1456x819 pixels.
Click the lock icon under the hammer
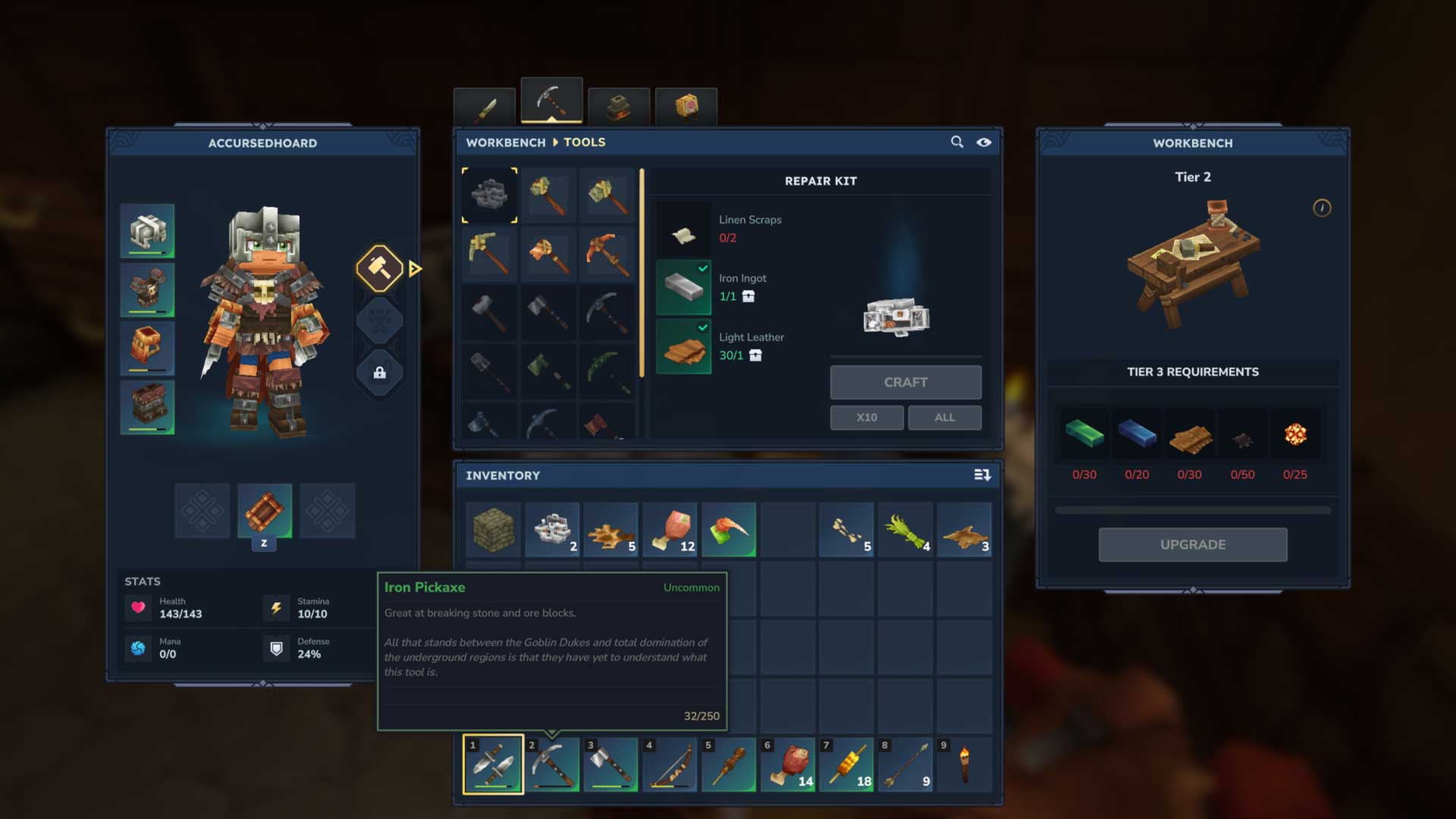[380, 373]
